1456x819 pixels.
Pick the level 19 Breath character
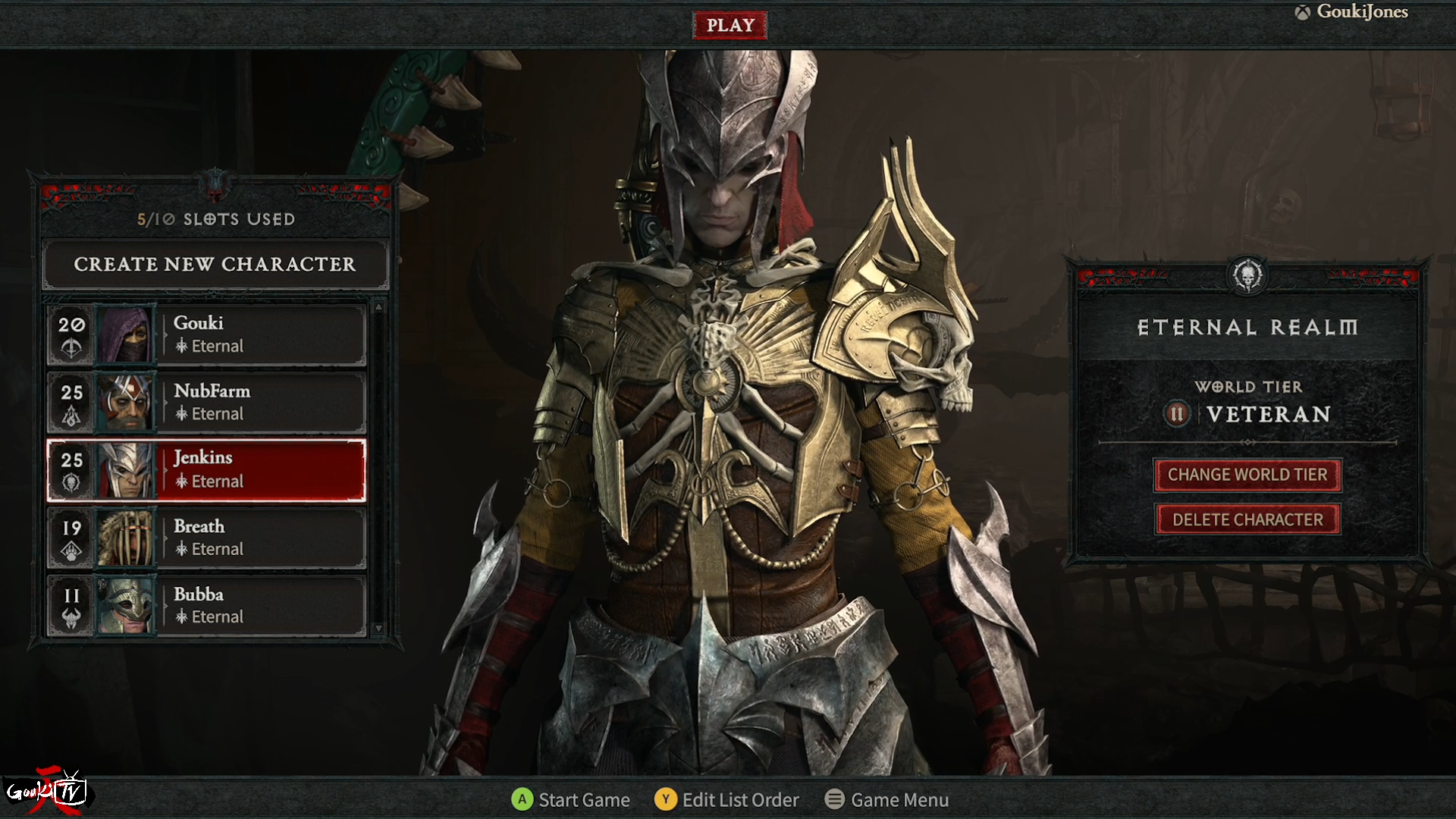click(206, 538)
